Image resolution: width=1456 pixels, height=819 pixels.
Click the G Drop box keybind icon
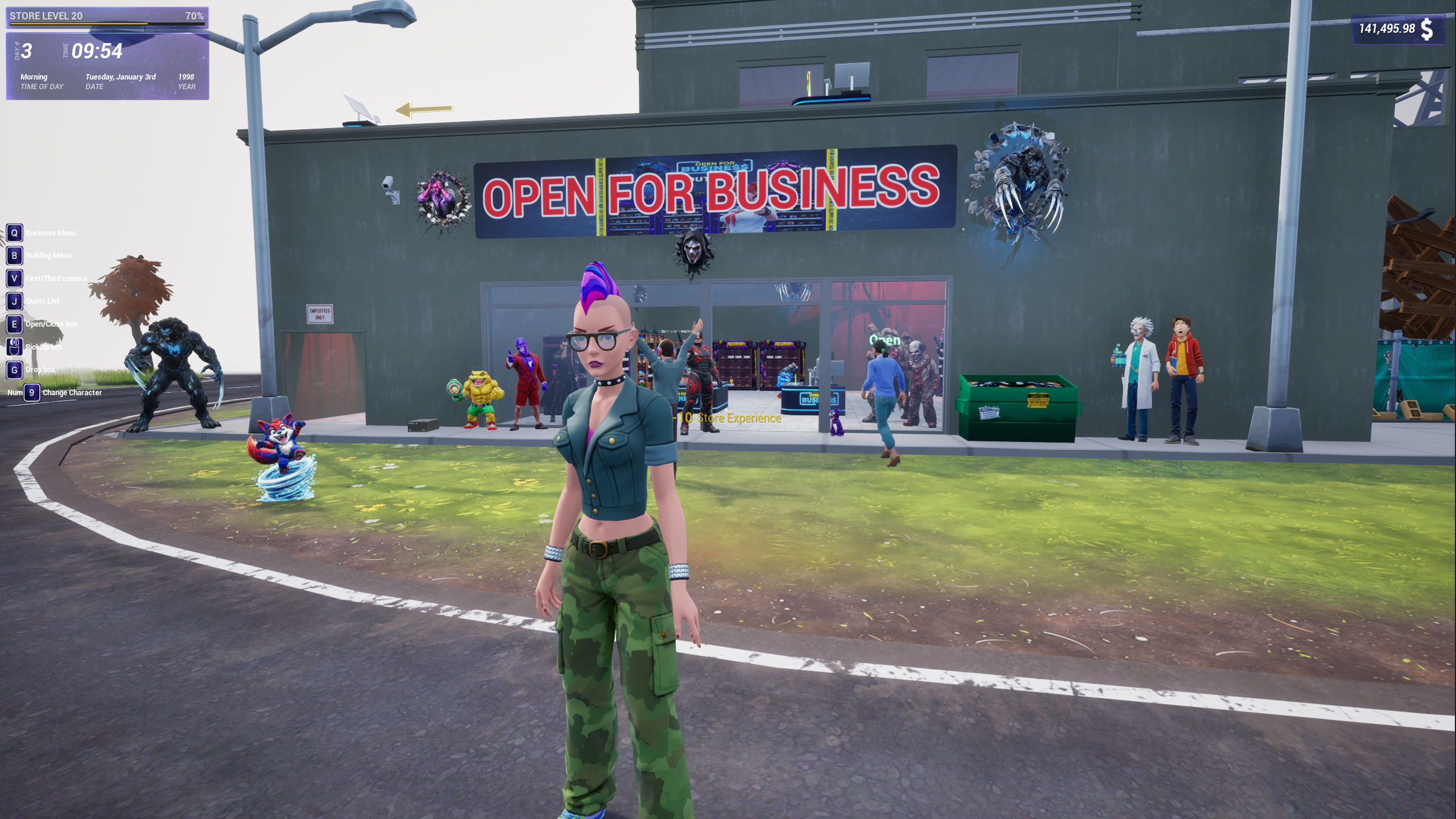point(15,370)
